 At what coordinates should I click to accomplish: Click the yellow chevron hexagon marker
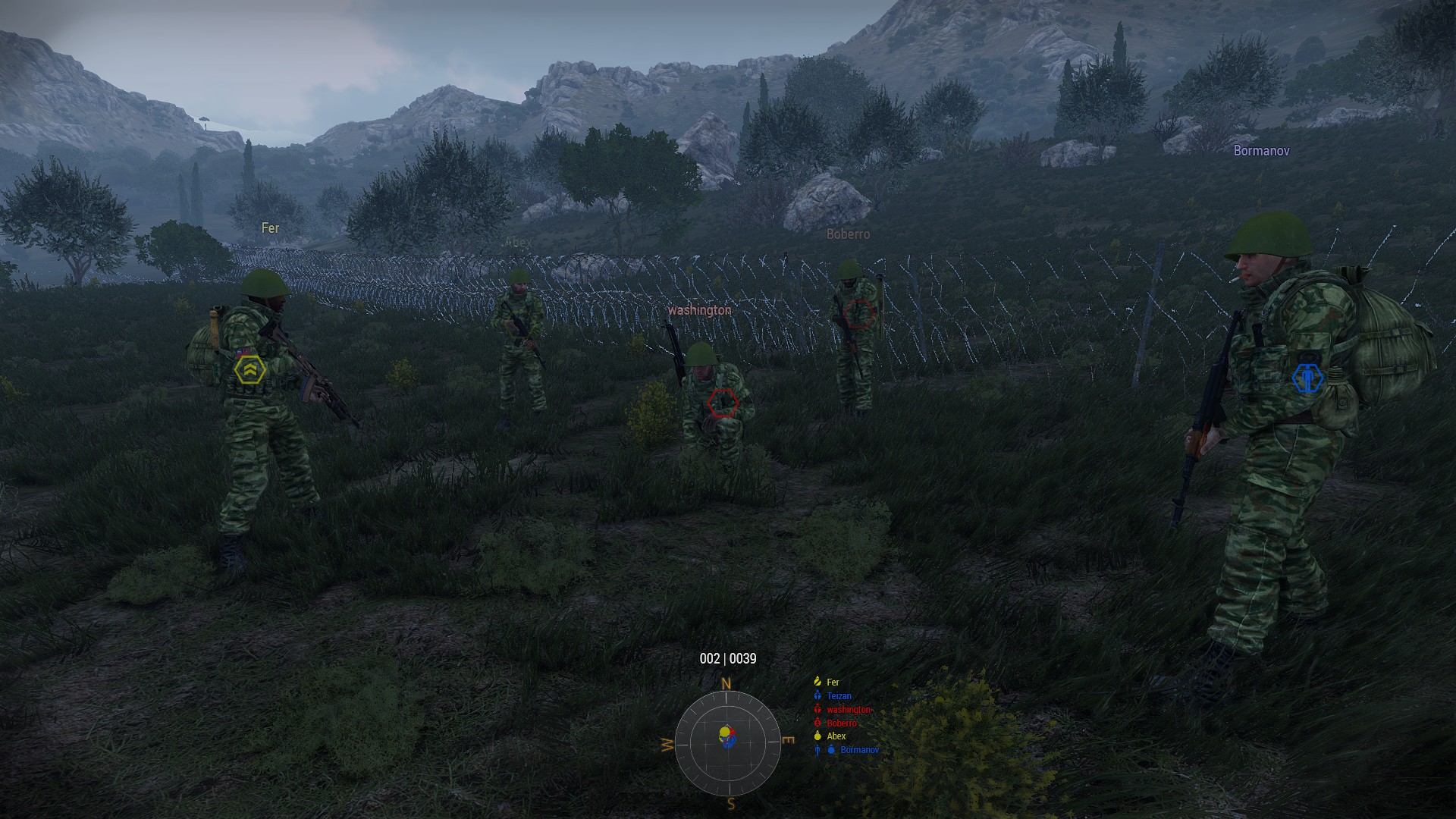point(249,370)
